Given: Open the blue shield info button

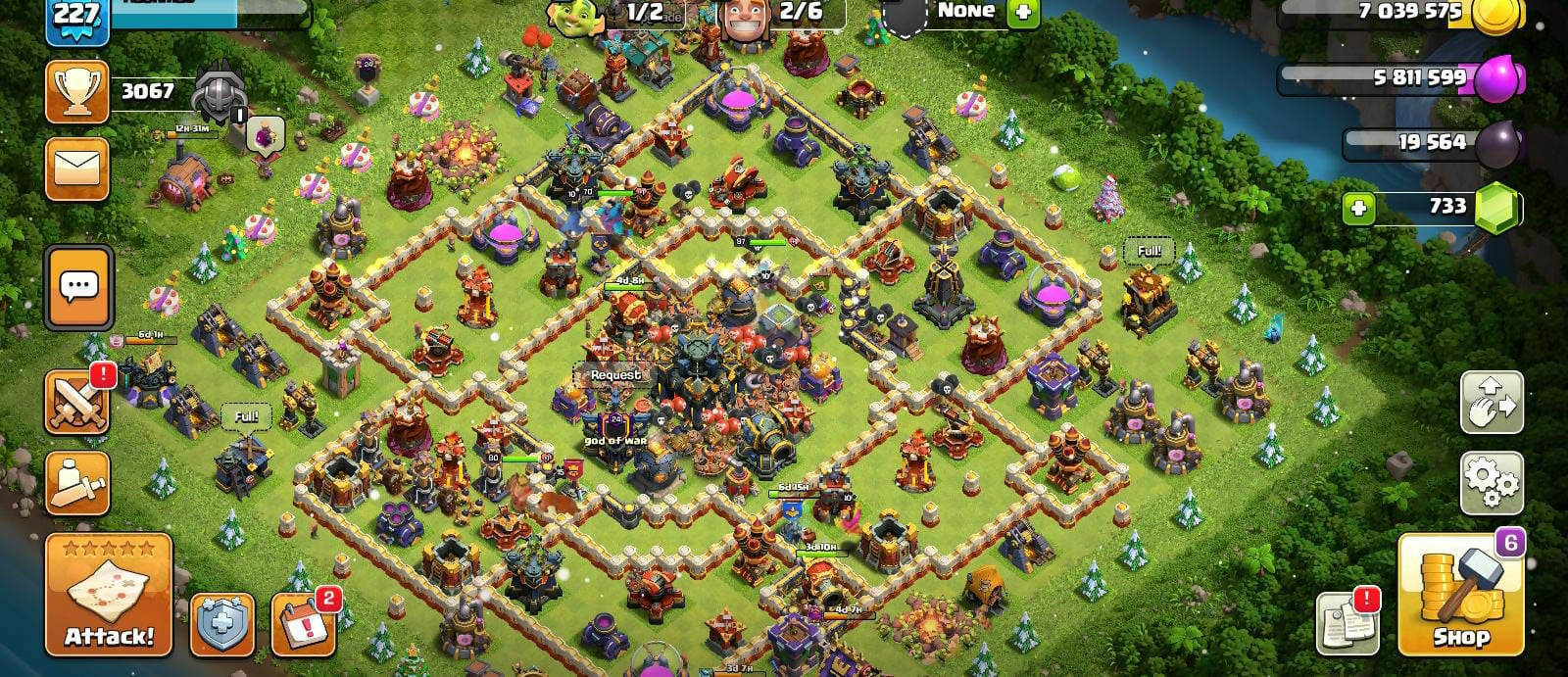Looking at the screenshot, I should click(x=221, y=624).
